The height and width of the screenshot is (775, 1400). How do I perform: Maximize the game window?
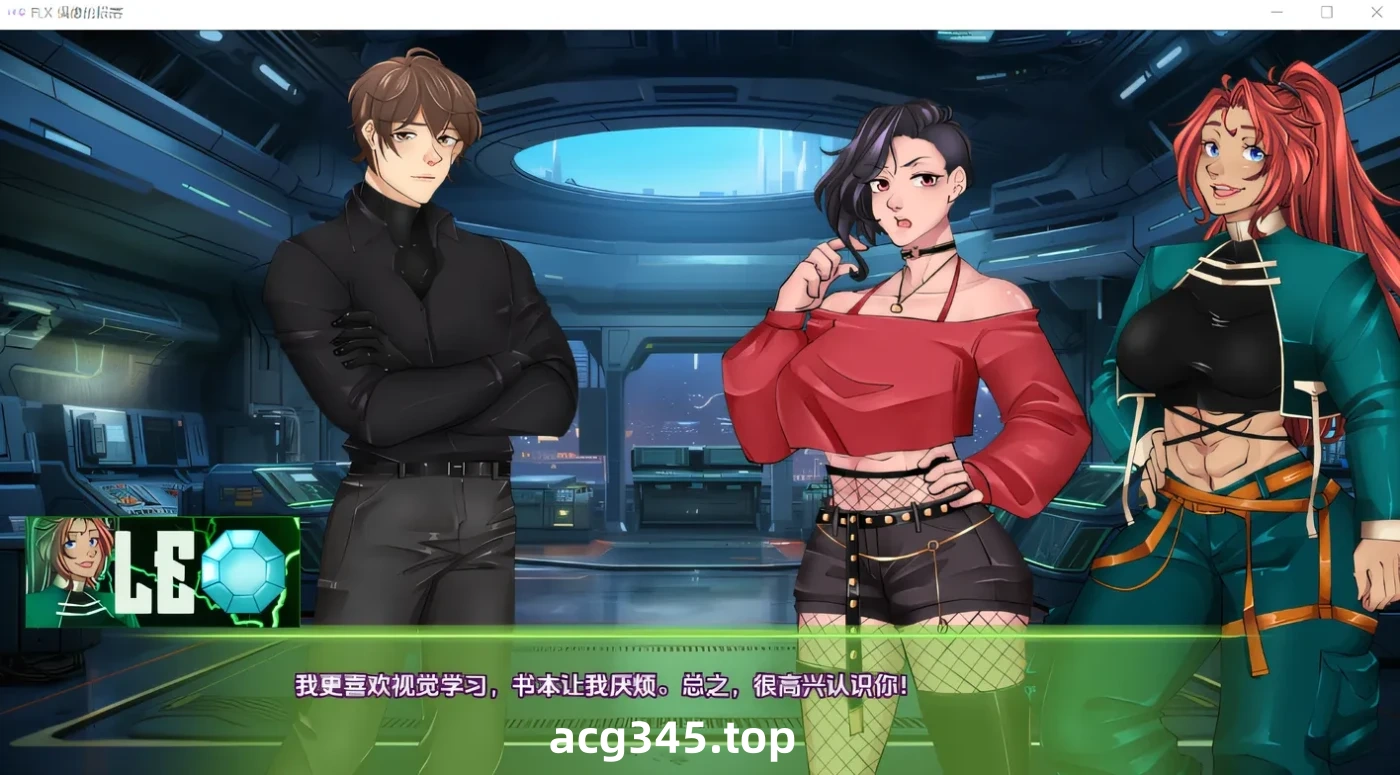tap(1327, 12)
